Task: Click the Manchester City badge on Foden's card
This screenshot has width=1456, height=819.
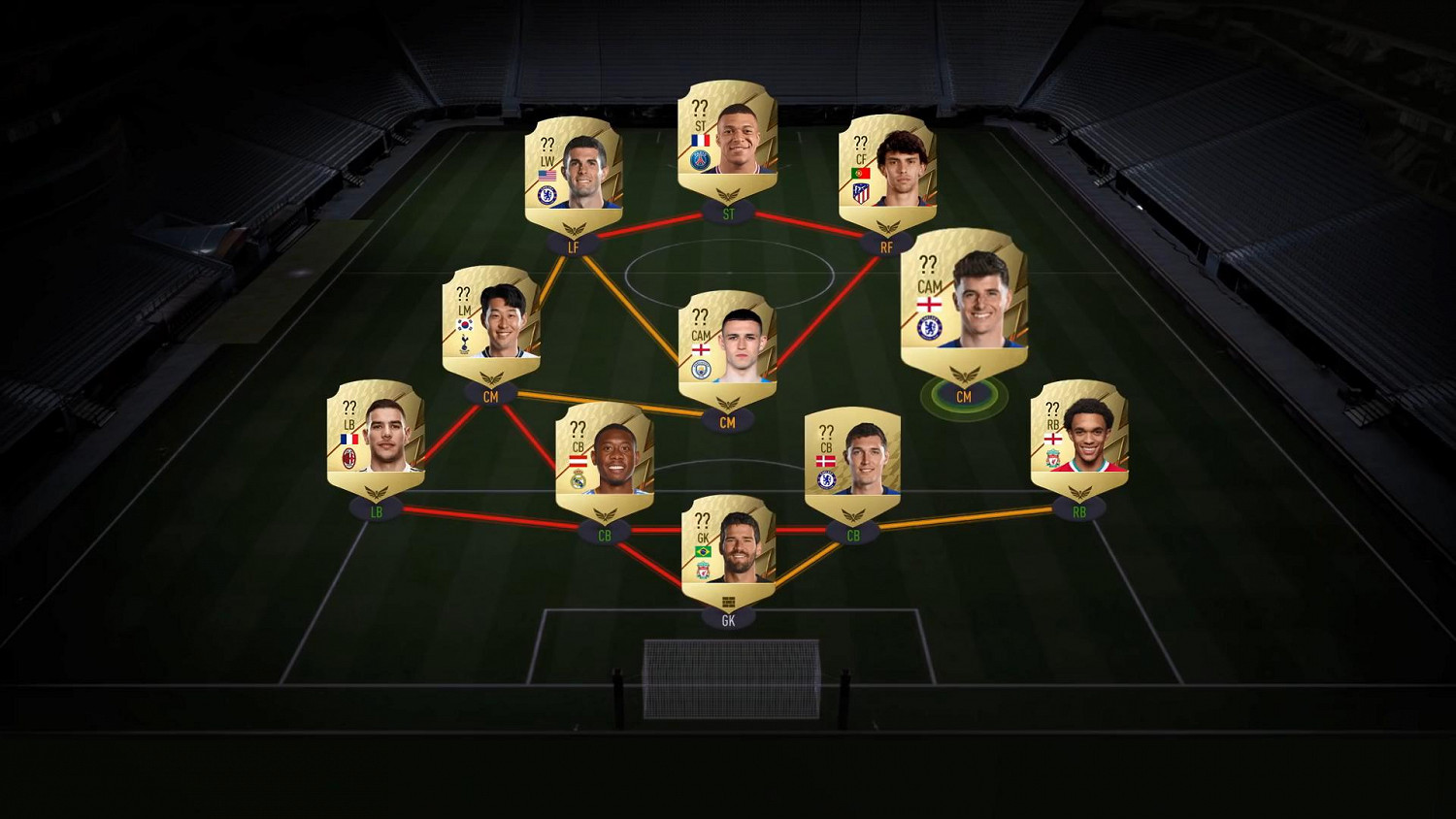Action: click(700, 370)
